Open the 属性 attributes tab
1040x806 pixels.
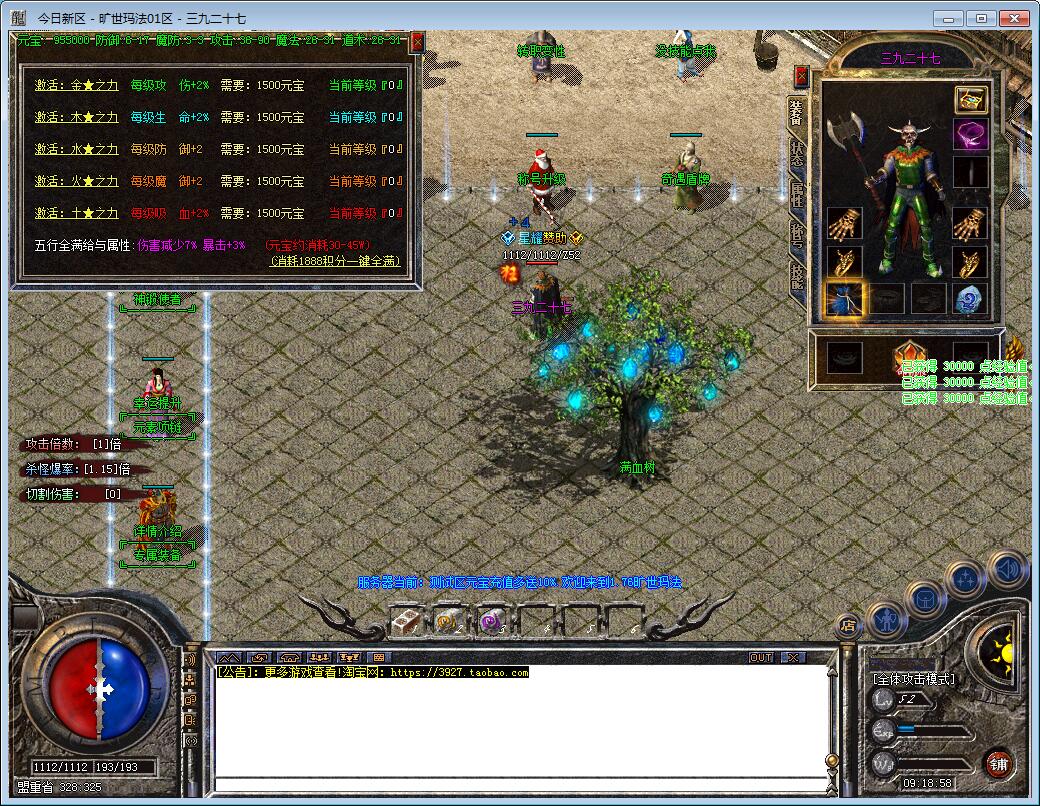(x=797, y=195)
